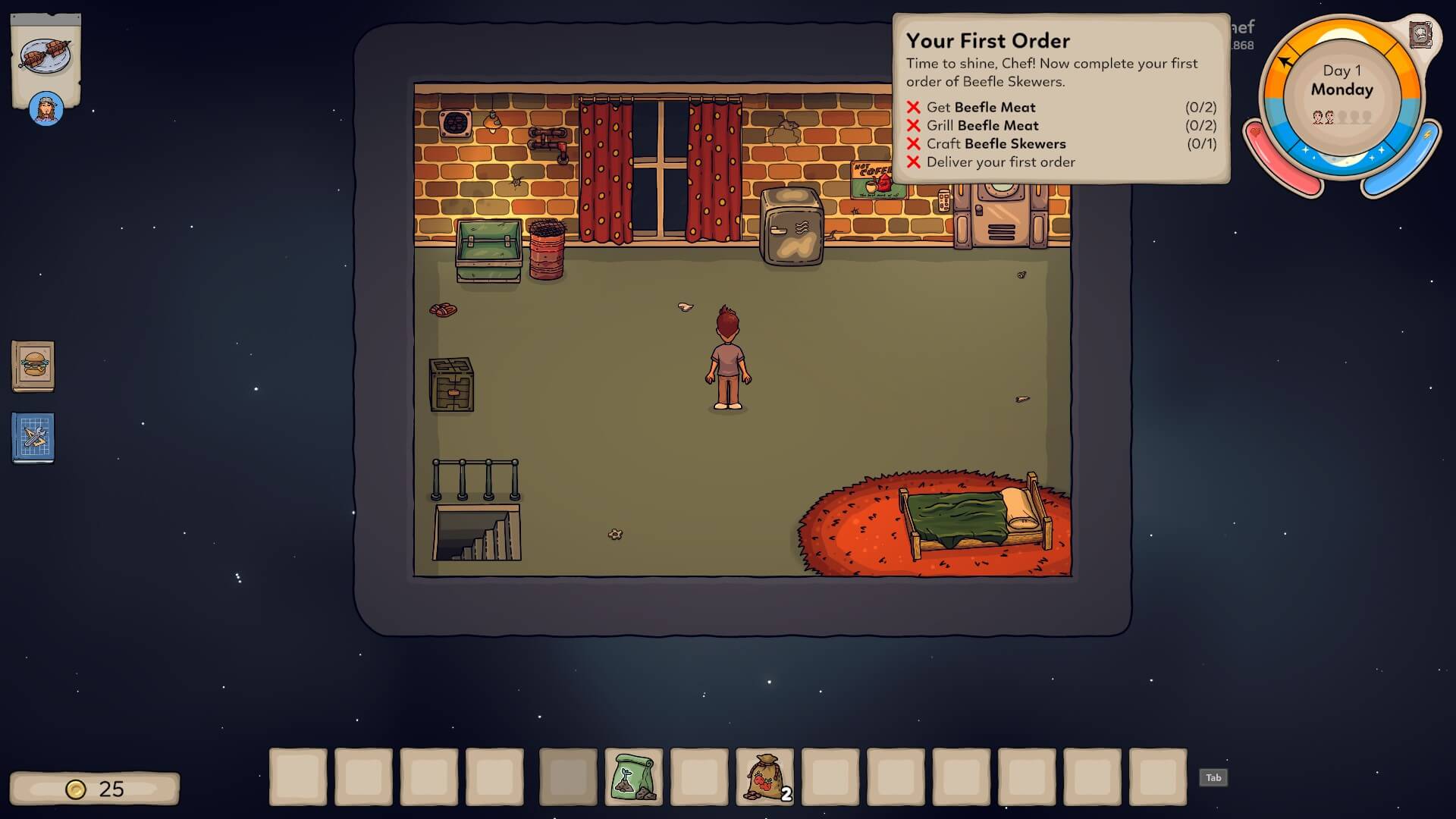Image resolution: width=1456 pixels, height=819 pixels.
Task: Open the burger recipe book
Action: [x=33, y=366]
